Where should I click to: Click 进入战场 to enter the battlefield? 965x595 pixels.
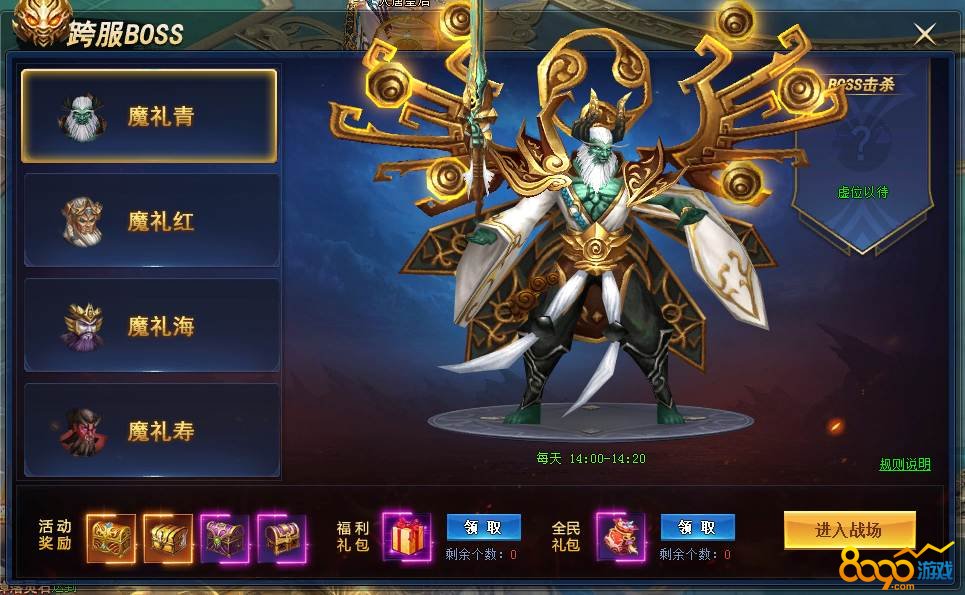pyautogui.click(x=849, y=530)
